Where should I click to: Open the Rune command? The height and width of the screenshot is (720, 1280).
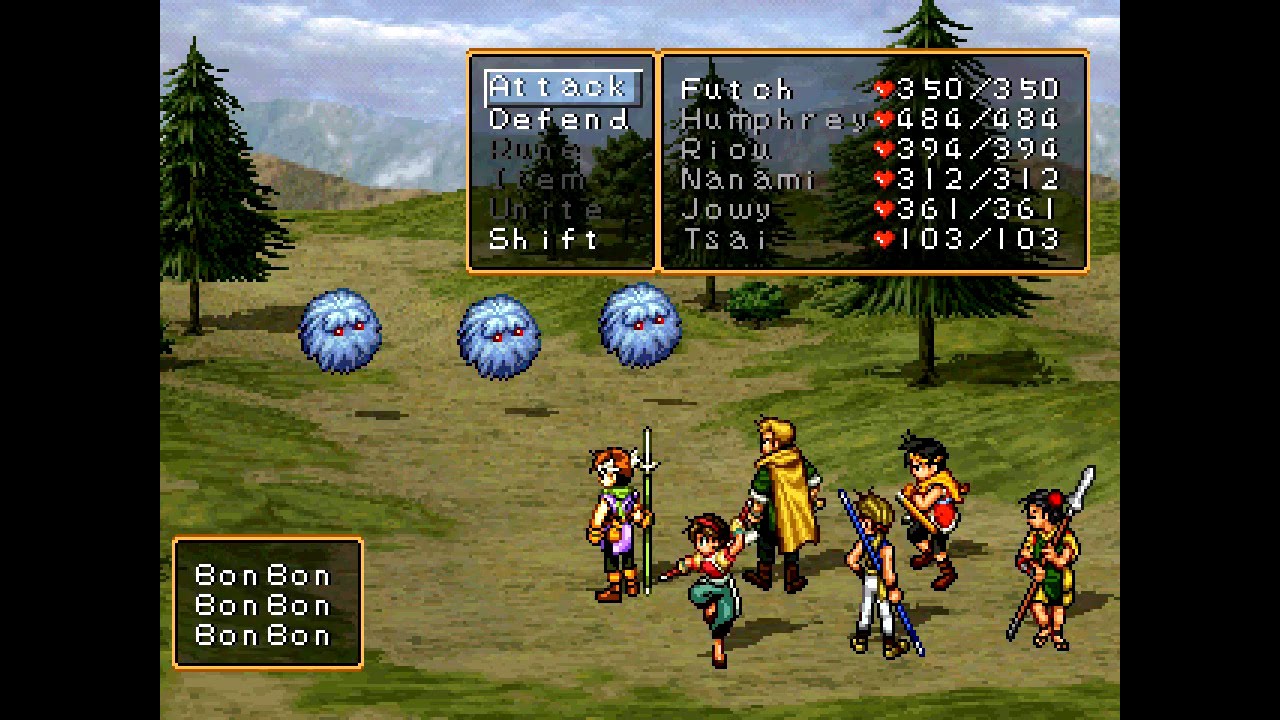pyautogui.click(x=536, y=150)
